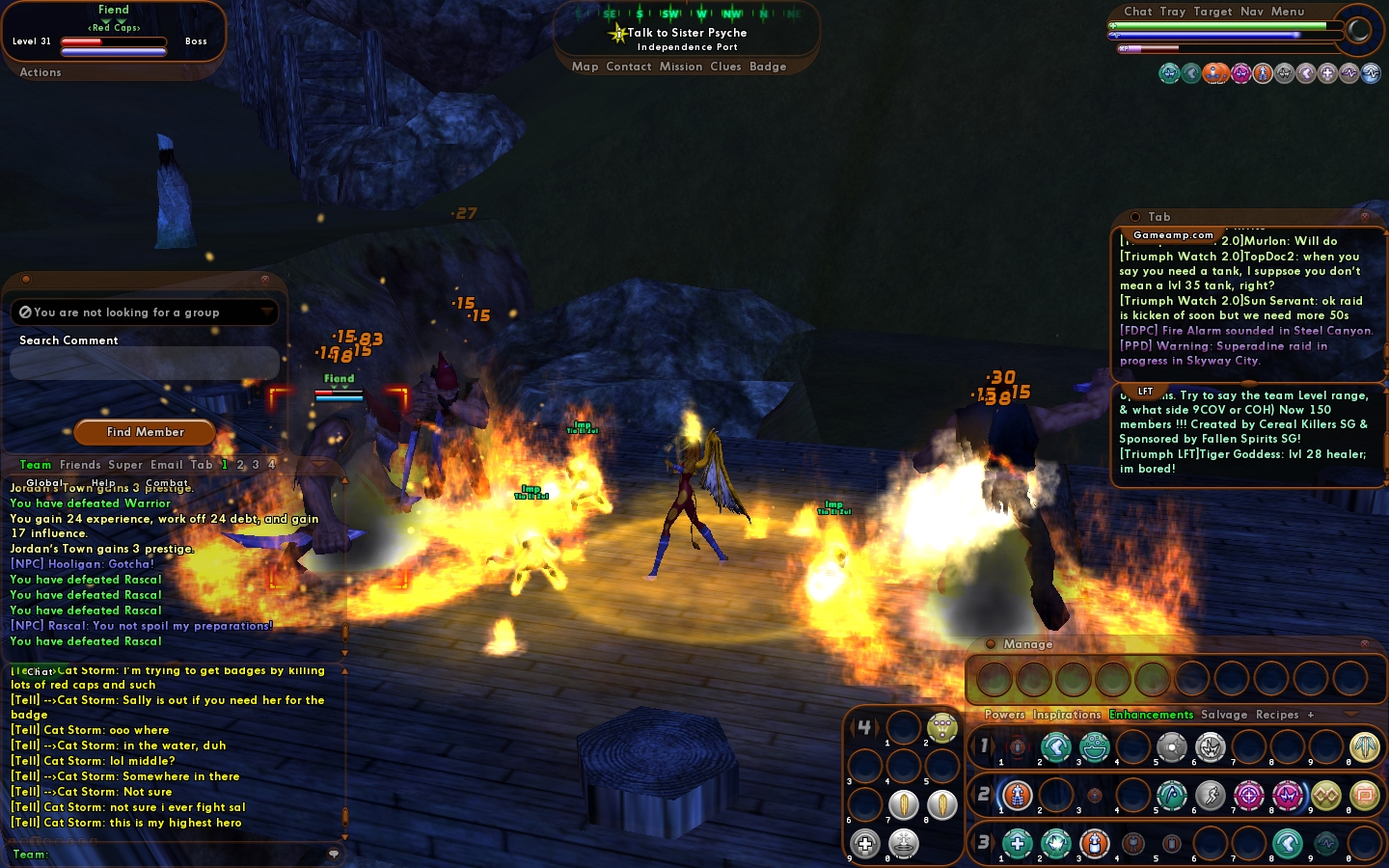Viewport: 1389px width, 868px height.
Task: Open the Map window
Action: pyautogui.click(x=585, y=67)
